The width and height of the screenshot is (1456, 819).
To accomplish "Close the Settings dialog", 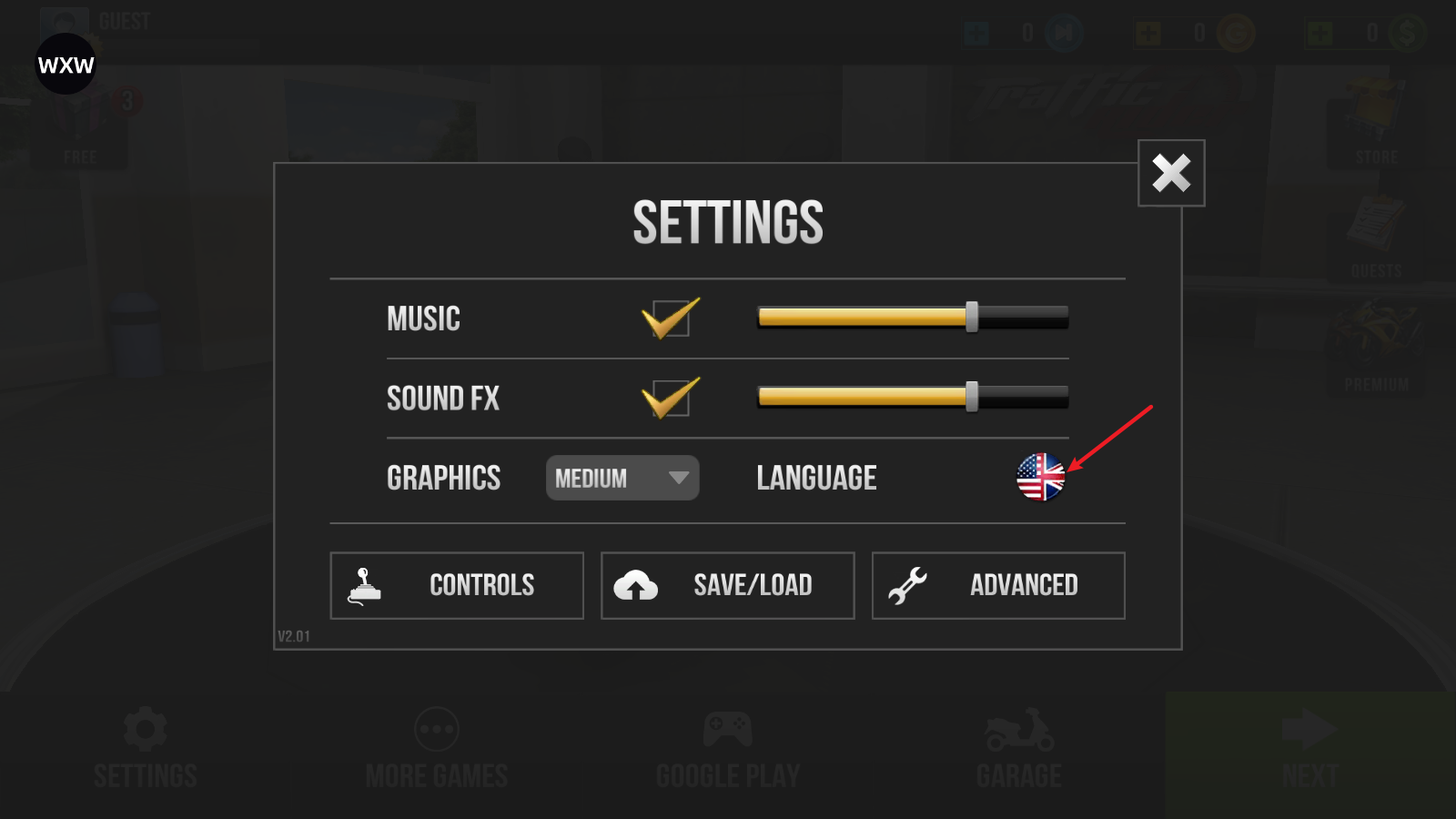I will tap(1171, 173).
